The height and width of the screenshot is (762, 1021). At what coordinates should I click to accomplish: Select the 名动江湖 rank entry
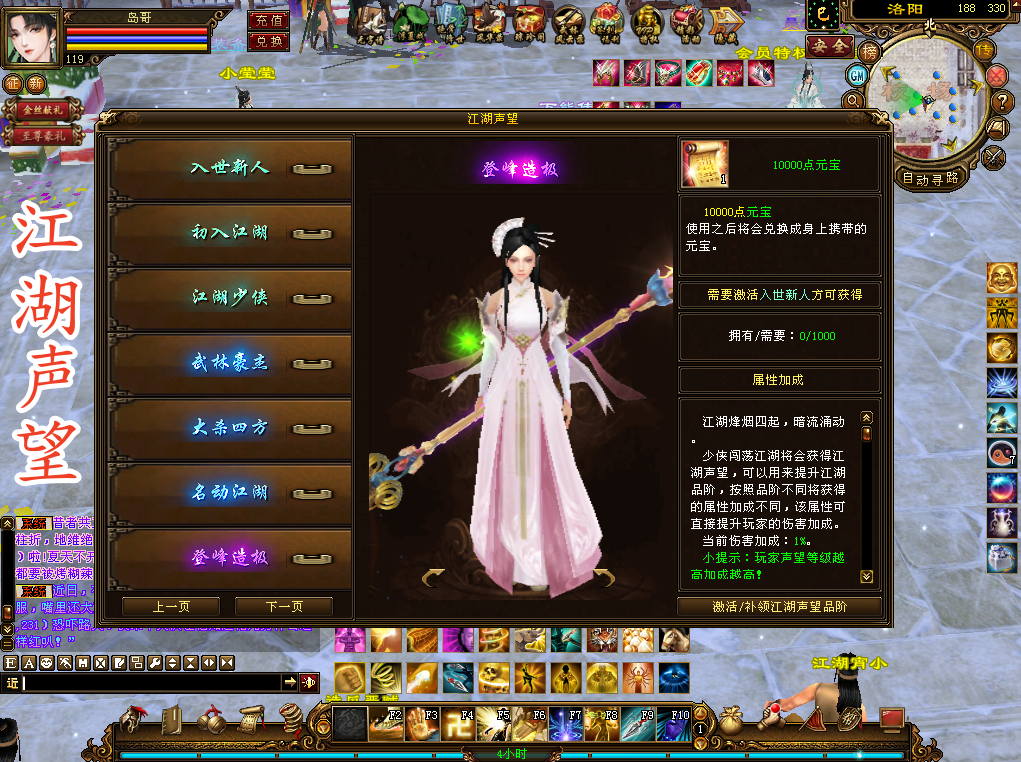pyautogui.click(x=230, y=493)
